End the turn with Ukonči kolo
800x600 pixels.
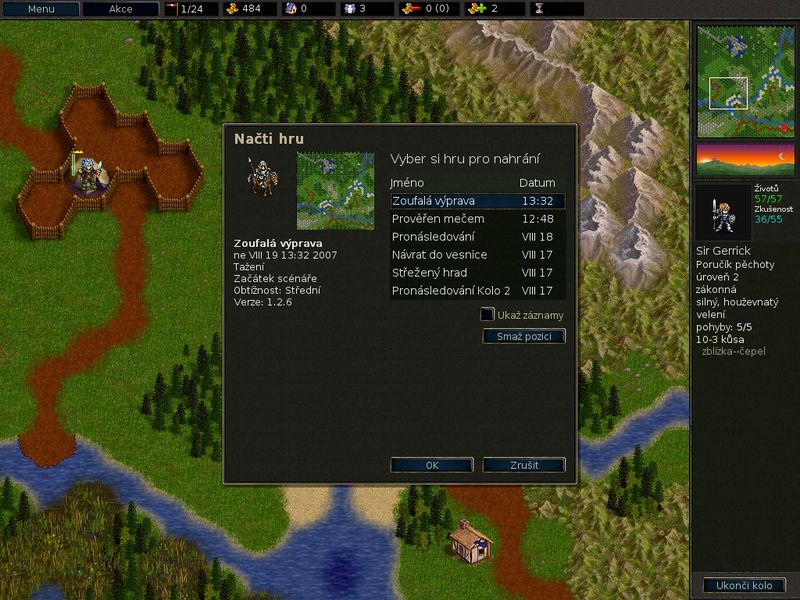point(745,585)
